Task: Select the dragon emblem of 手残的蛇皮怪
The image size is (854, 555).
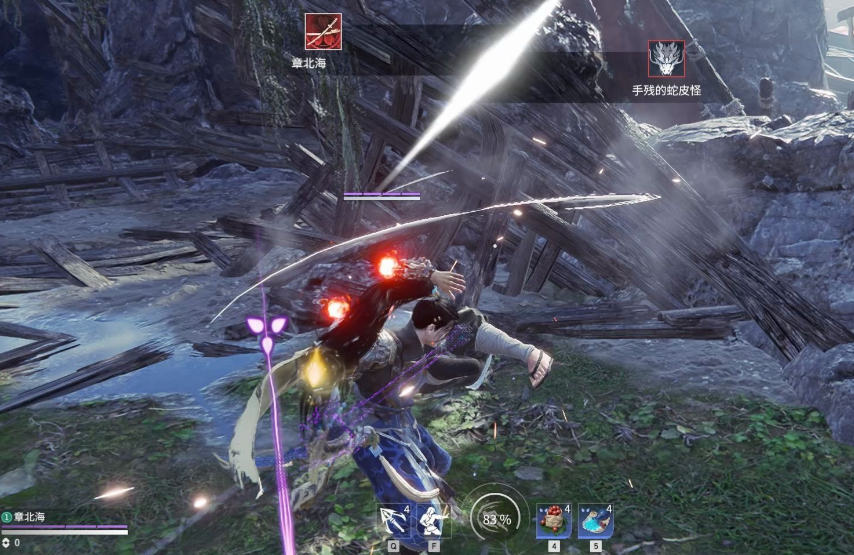Action: [x=666, y=59]
